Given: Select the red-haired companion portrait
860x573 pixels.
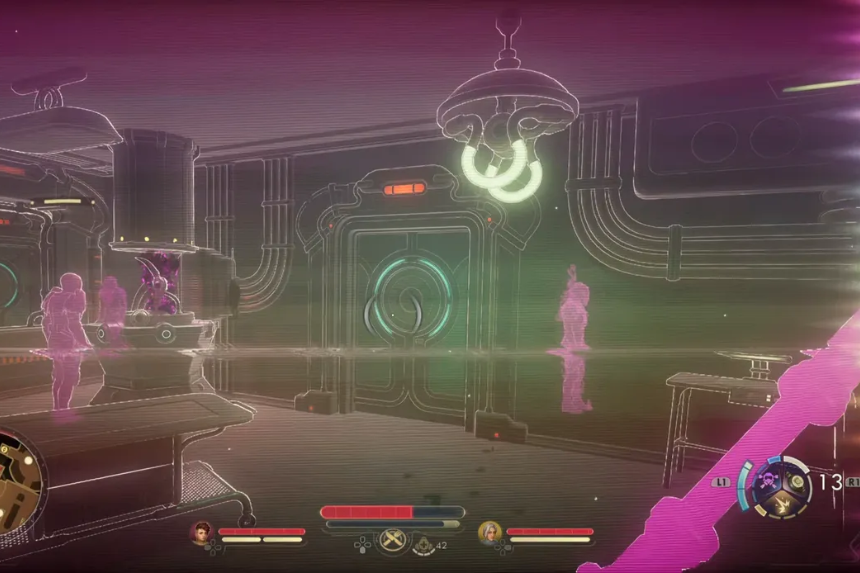Looking at the screenshot, I should (x=203, y=532).
